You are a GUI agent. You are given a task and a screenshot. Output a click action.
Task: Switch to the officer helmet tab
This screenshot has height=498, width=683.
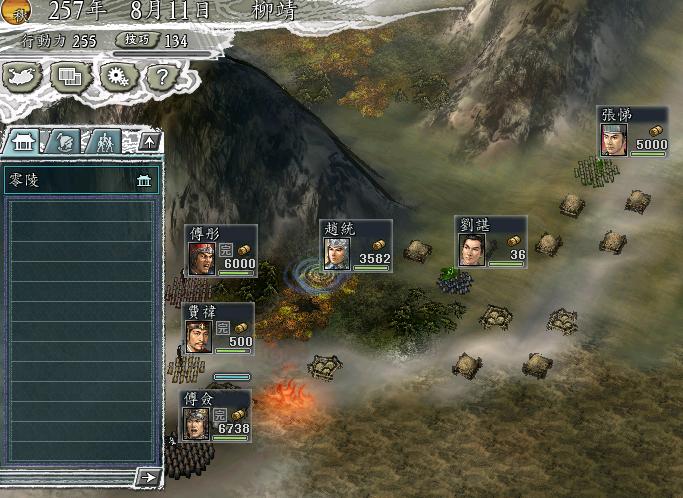(x=63, y=141)
